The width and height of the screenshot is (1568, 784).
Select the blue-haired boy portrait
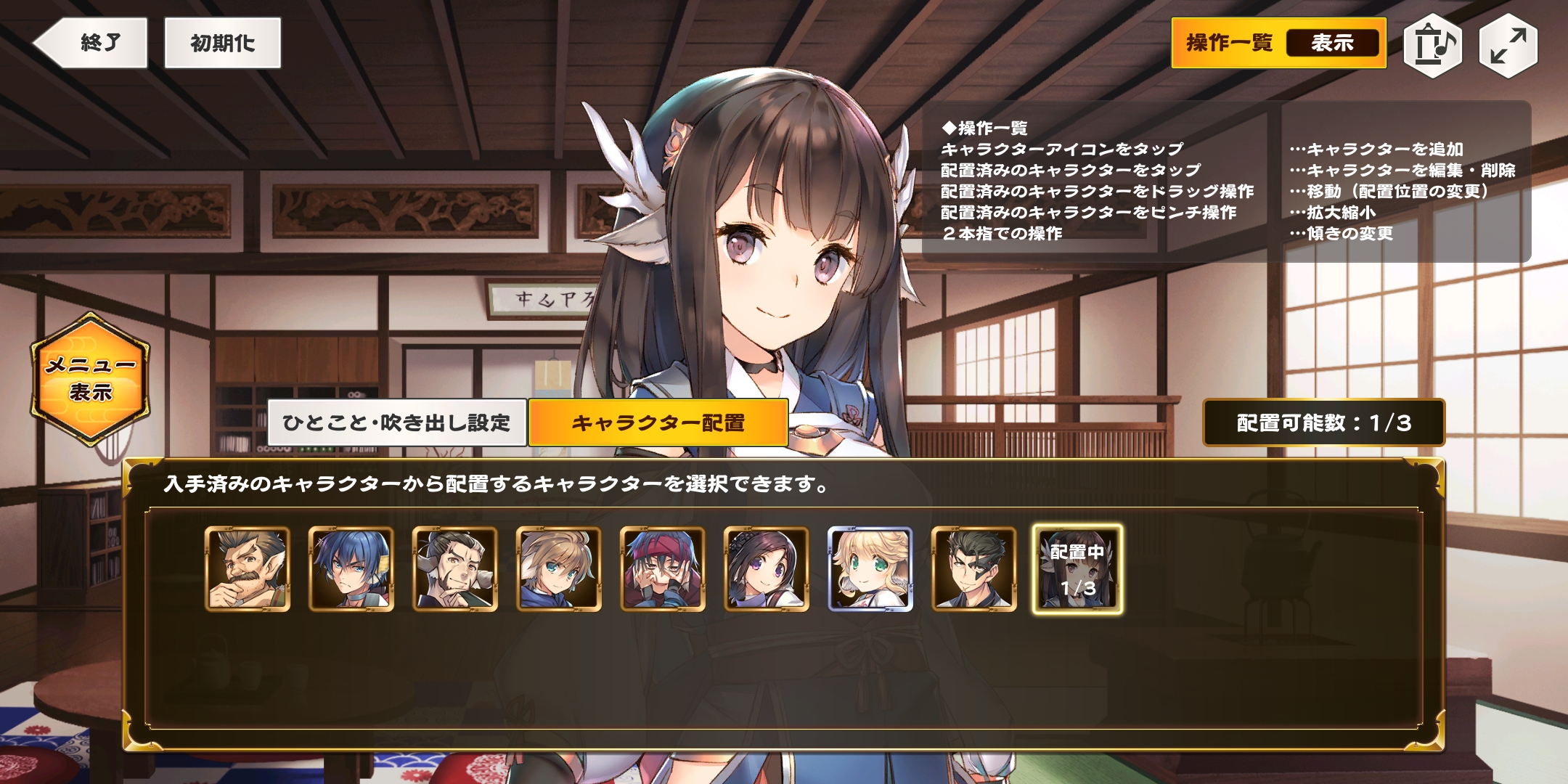tap(351, 569)
